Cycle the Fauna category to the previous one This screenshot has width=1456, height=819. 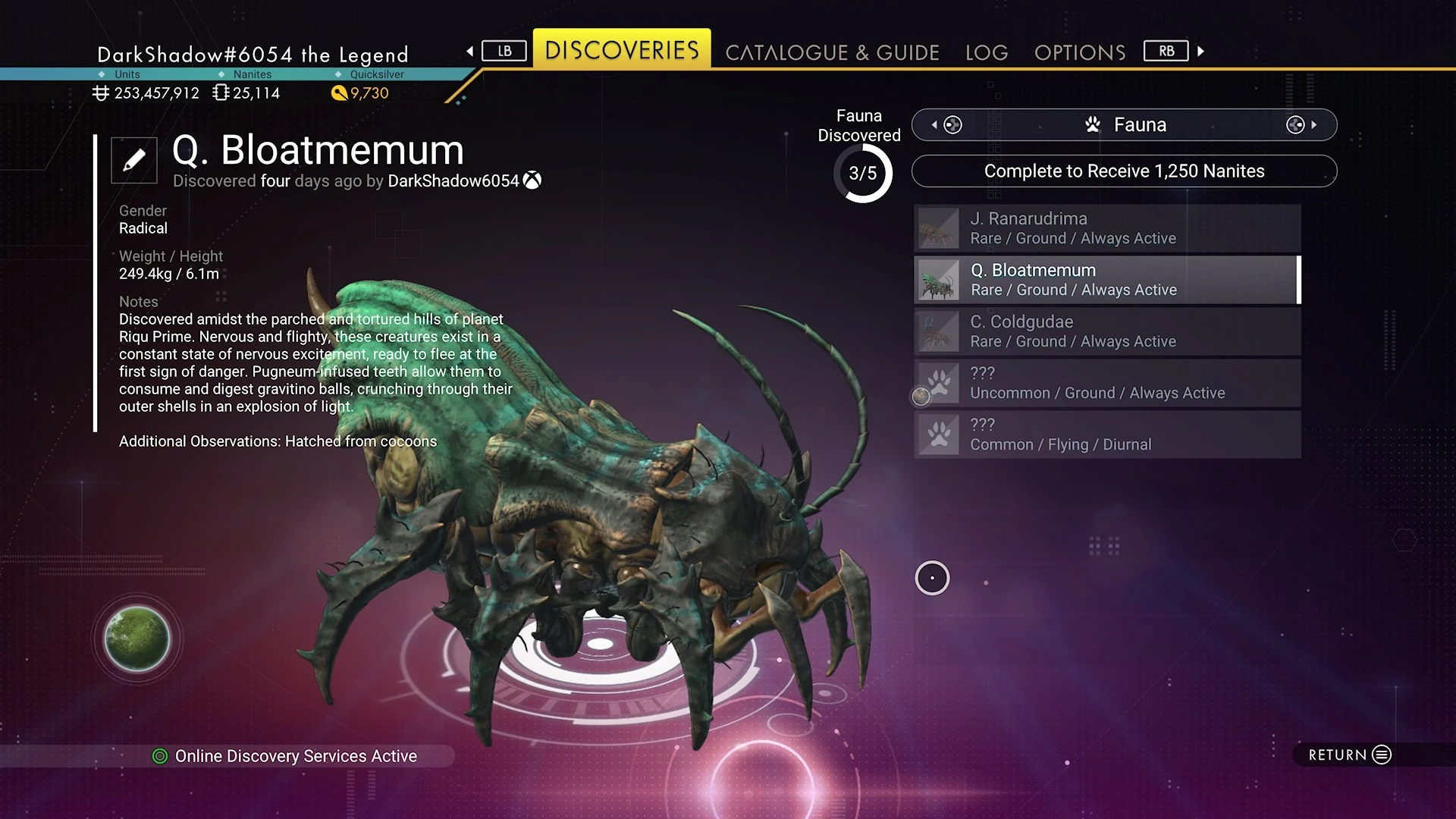coord(947,125)
